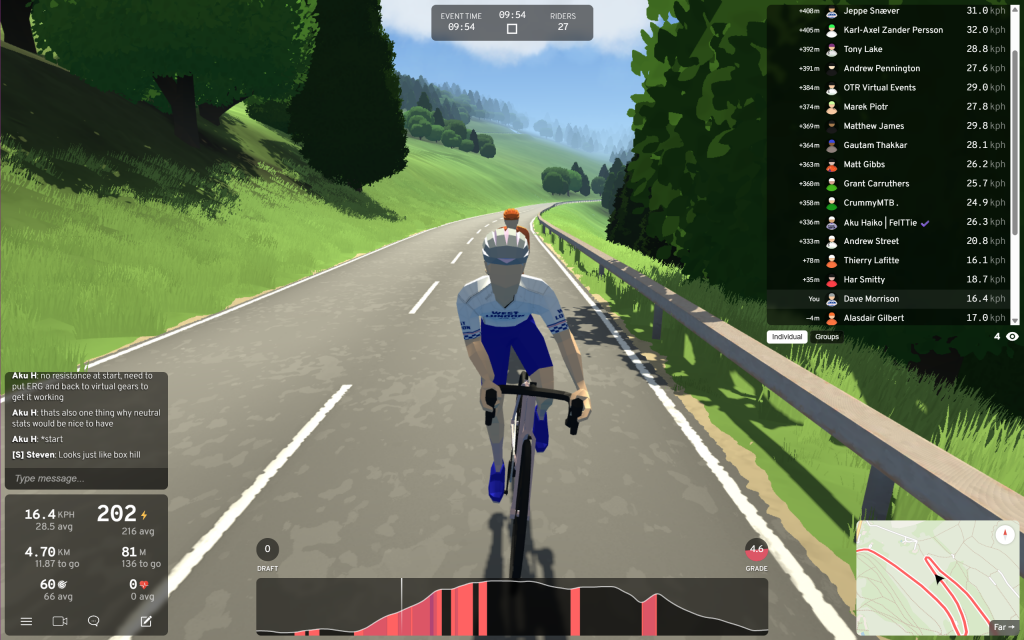Change minimap zoom with the Far button

click(x=1003, y=627)
